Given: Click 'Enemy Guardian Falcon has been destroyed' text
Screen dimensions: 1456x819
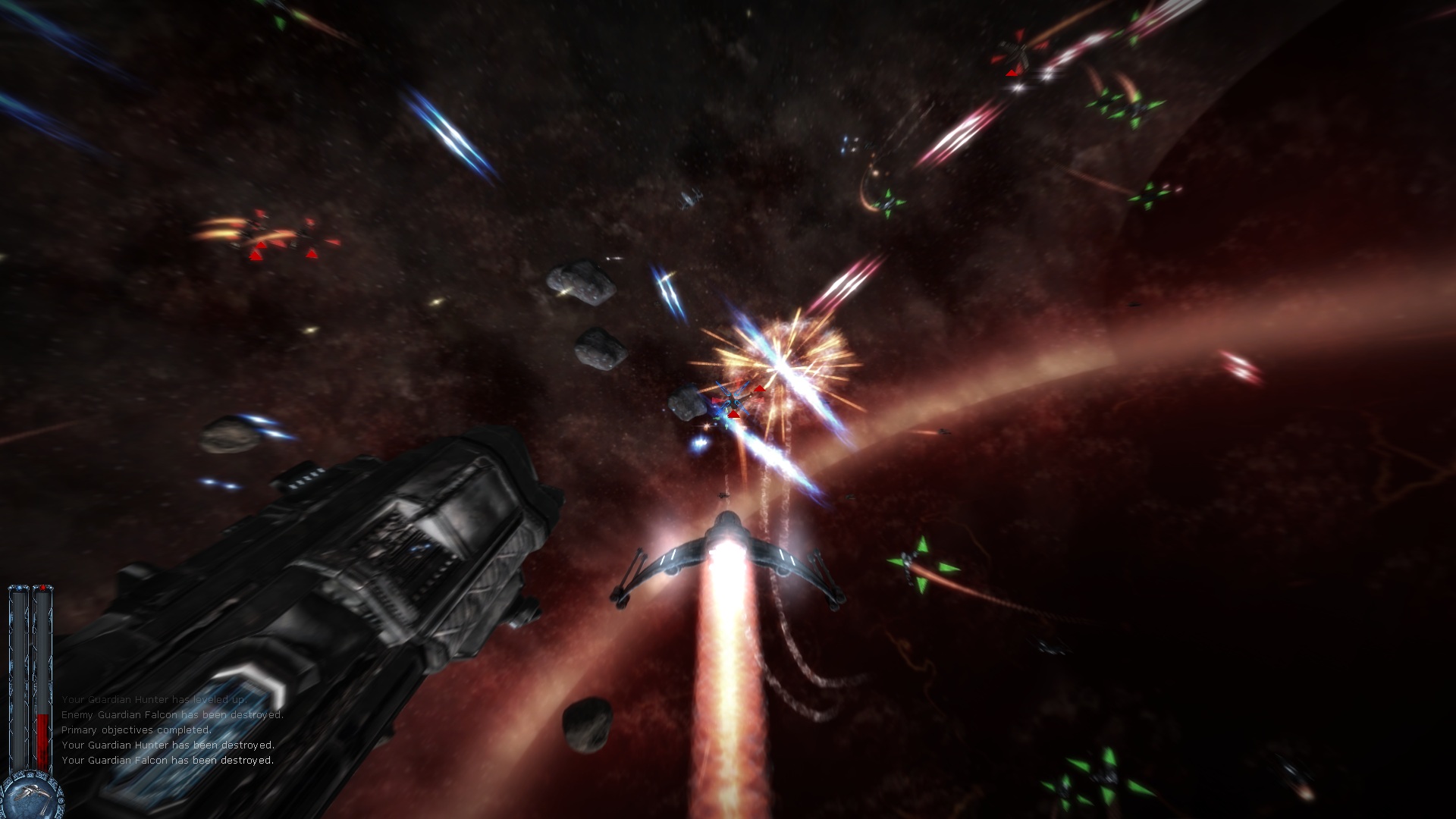Looking at the screenshot, I should (x=173, y=713).
